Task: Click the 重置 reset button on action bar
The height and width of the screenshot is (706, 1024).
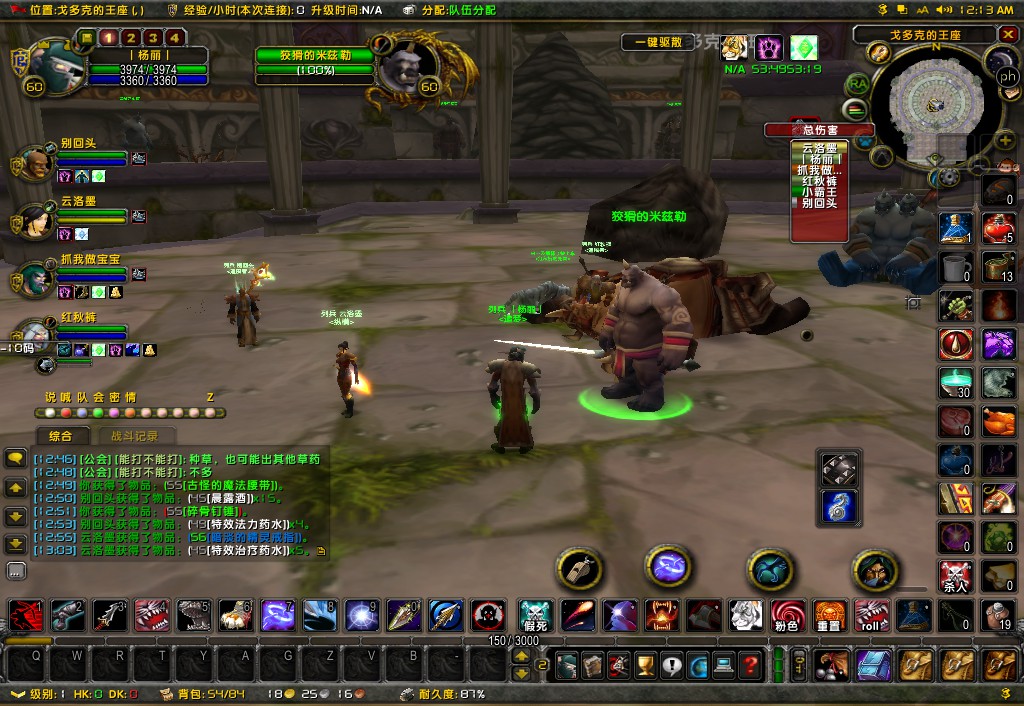Action: 828,614
